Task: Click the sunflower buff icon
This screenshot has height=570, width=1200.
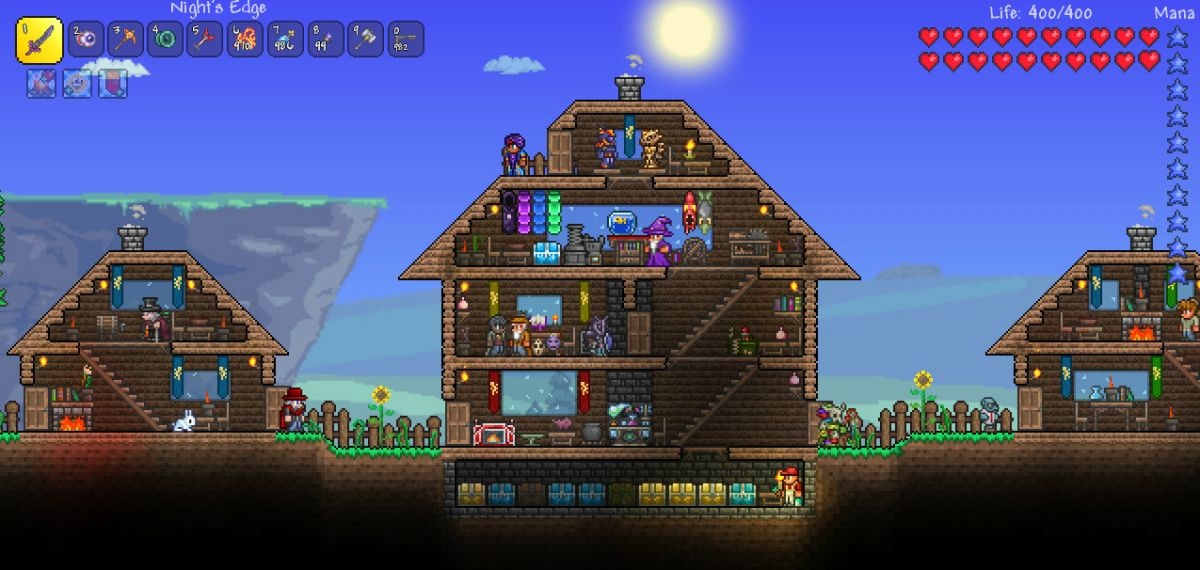Action: tap(77, 83)
